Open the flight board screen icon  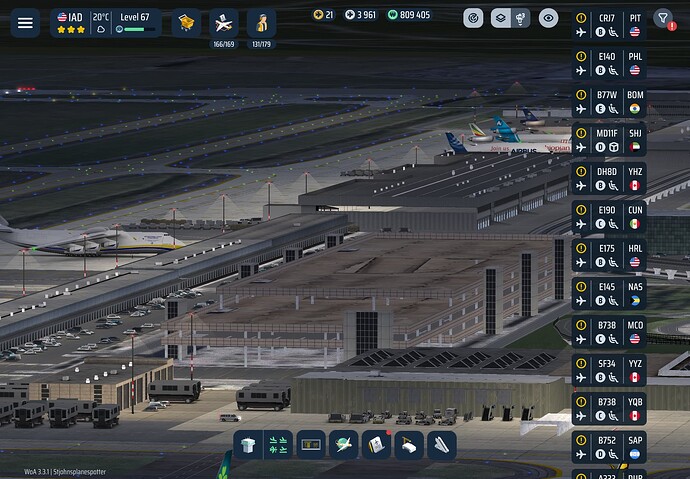(x=311, y=445)
